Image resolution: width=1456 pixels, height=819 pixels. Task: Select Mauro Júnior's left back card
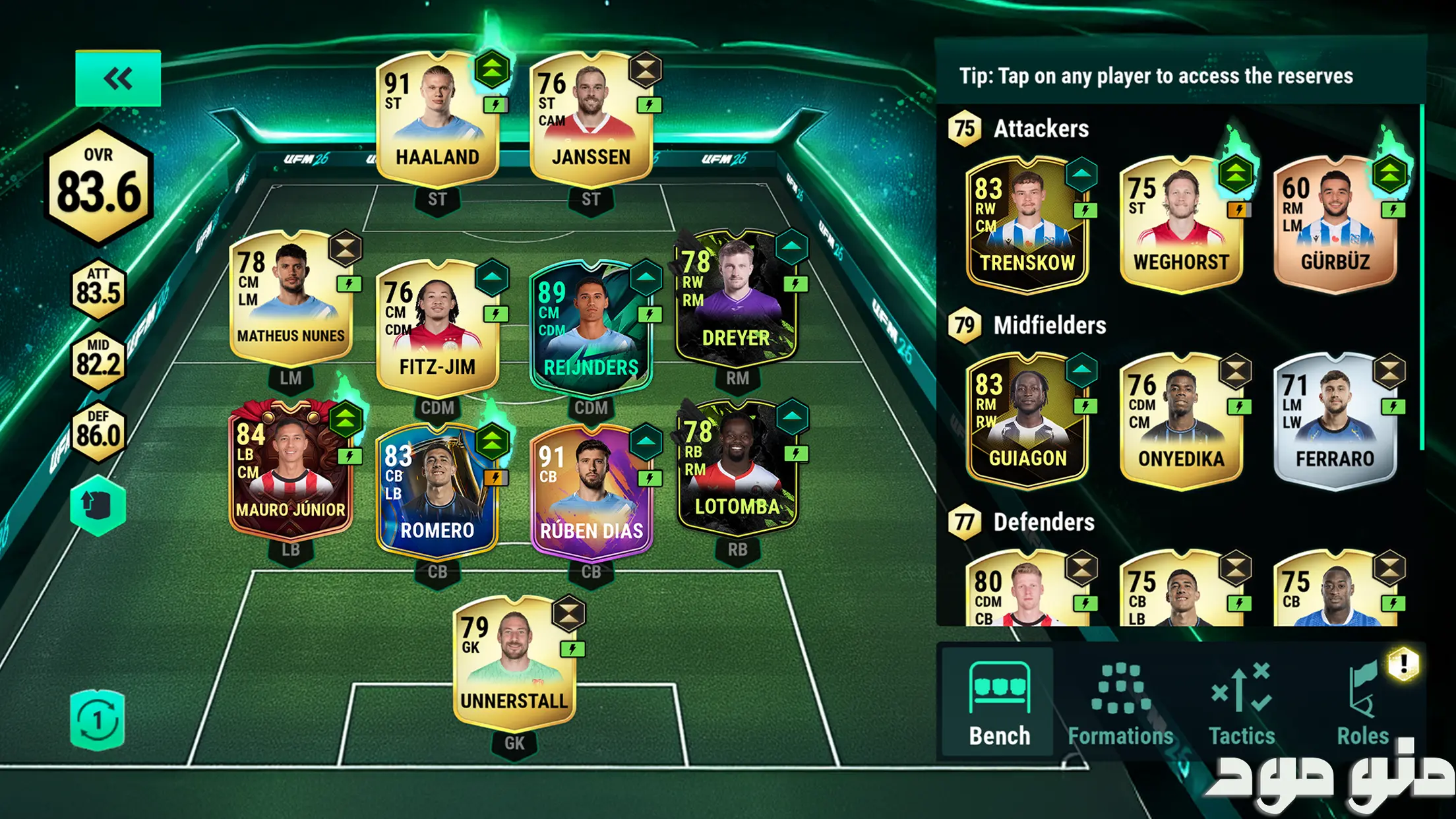(x=291, y=470)
